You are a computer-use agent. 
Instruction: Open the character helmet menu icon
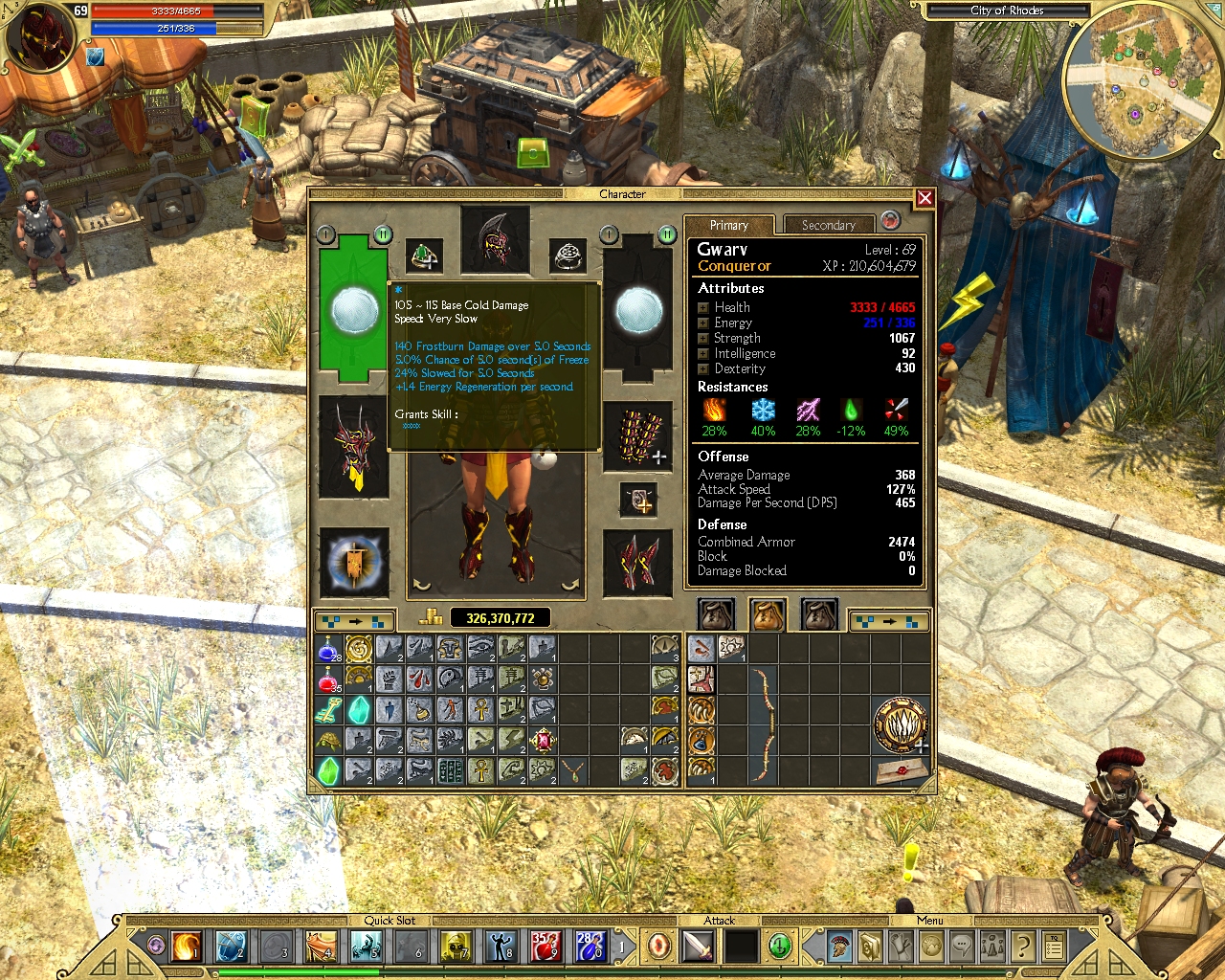coord(839,946)
